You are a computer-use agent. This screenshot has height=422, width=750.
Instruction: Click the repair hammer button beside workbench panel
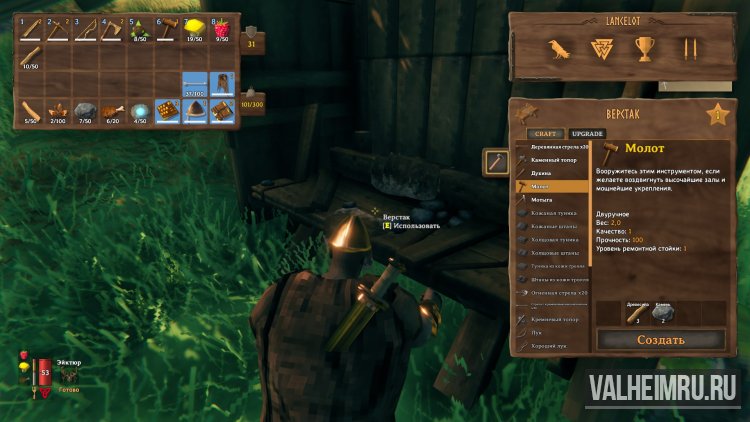pos(494,160)
